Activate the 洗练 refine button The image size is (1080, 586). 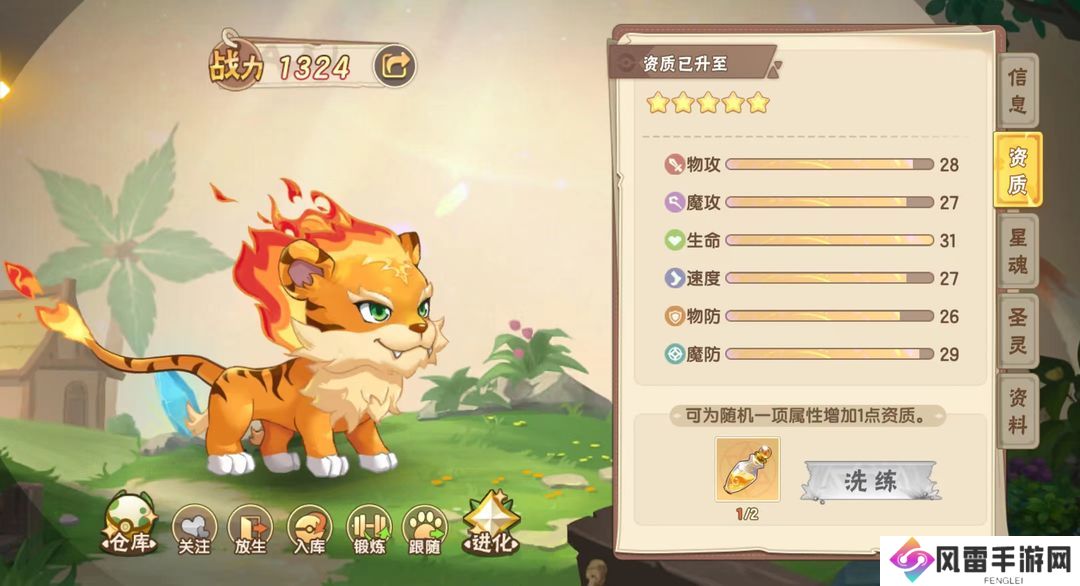pyautogui.click(x=870, y=481)
